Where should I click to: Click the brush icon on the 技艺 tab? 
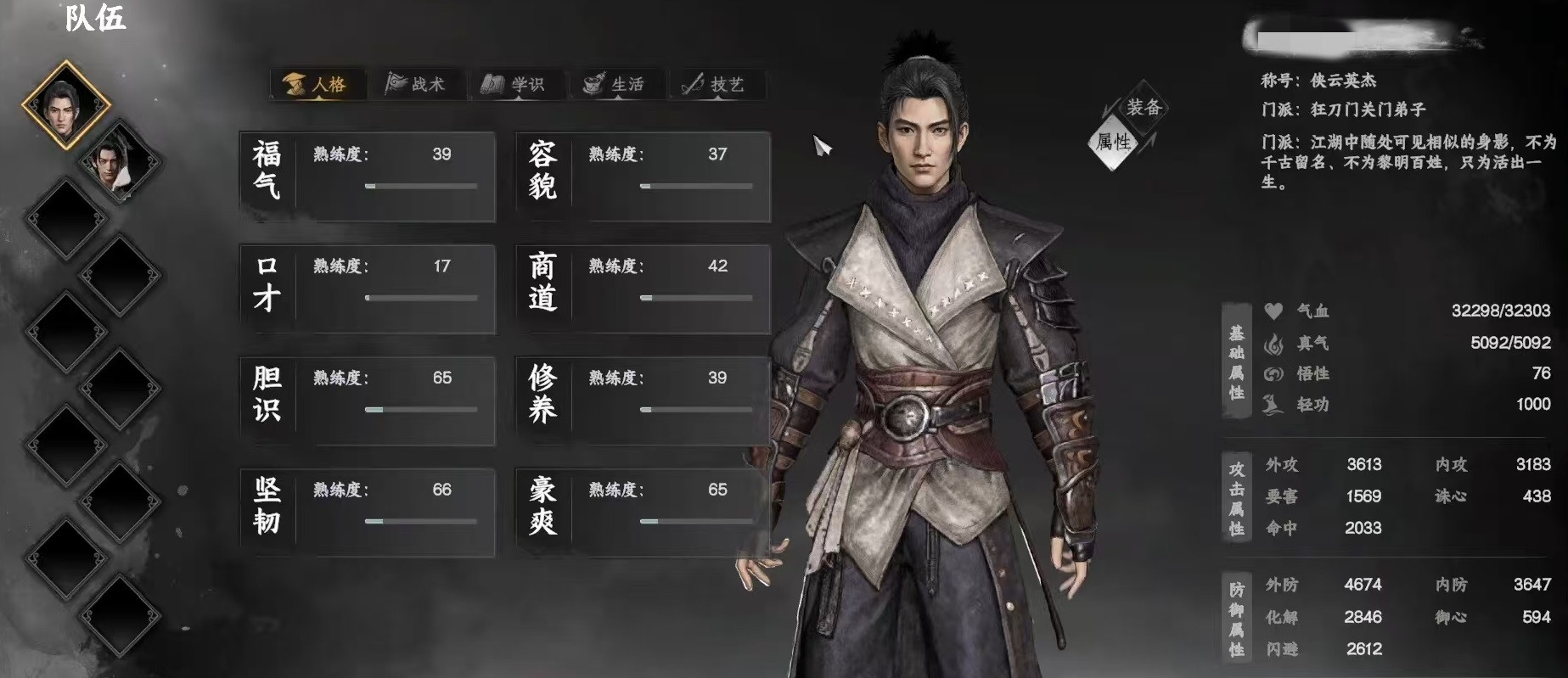click(x=692, y=83)
